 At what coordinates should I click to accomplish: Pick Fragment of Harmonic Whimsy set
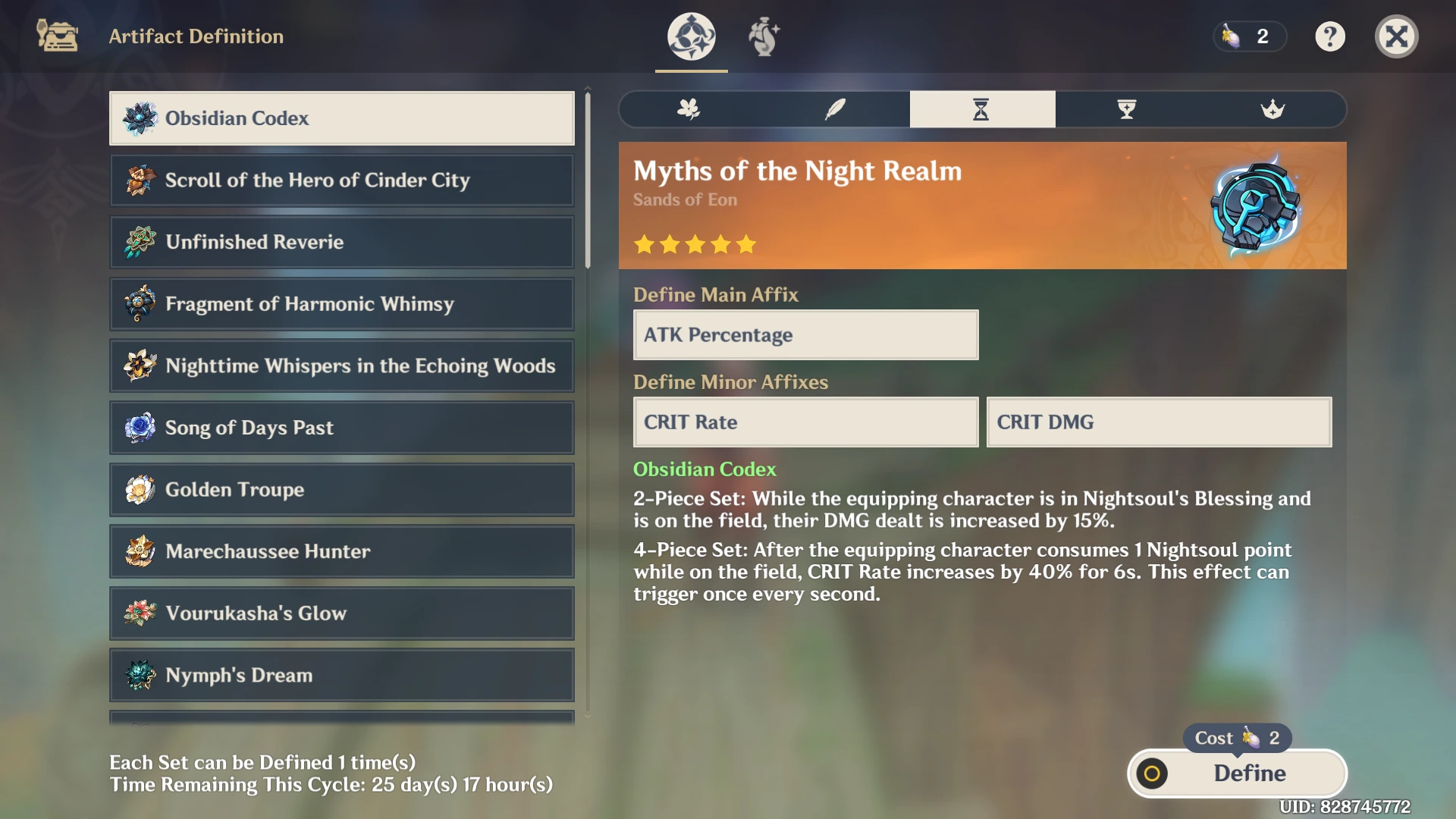[341, 304]
